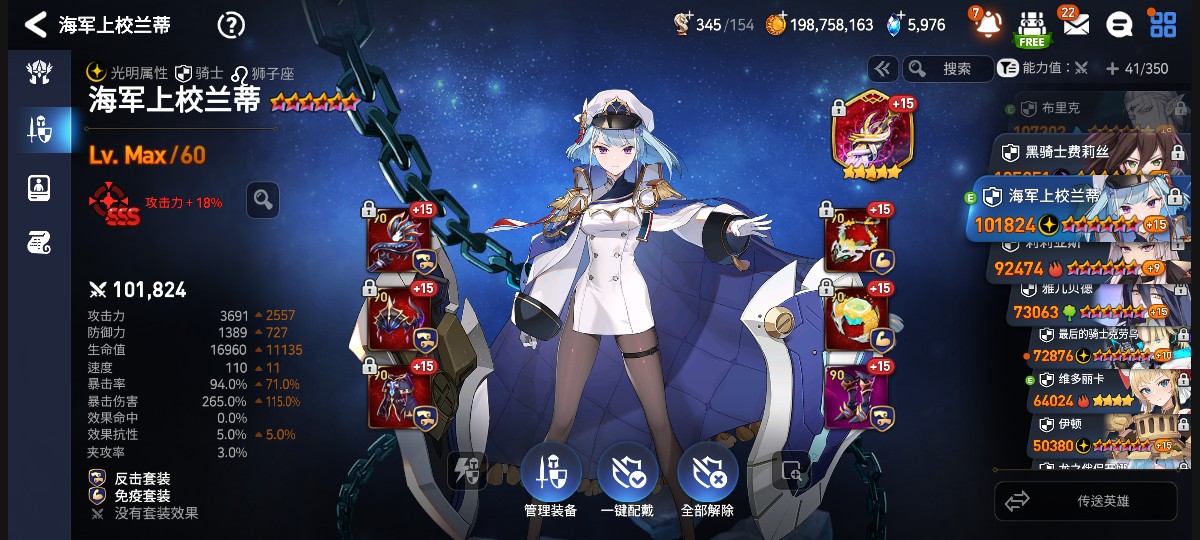The width and height of the screenshot is (1200, 540).
Task: Open 管理装备 equipment management
Action: (550, 480)
